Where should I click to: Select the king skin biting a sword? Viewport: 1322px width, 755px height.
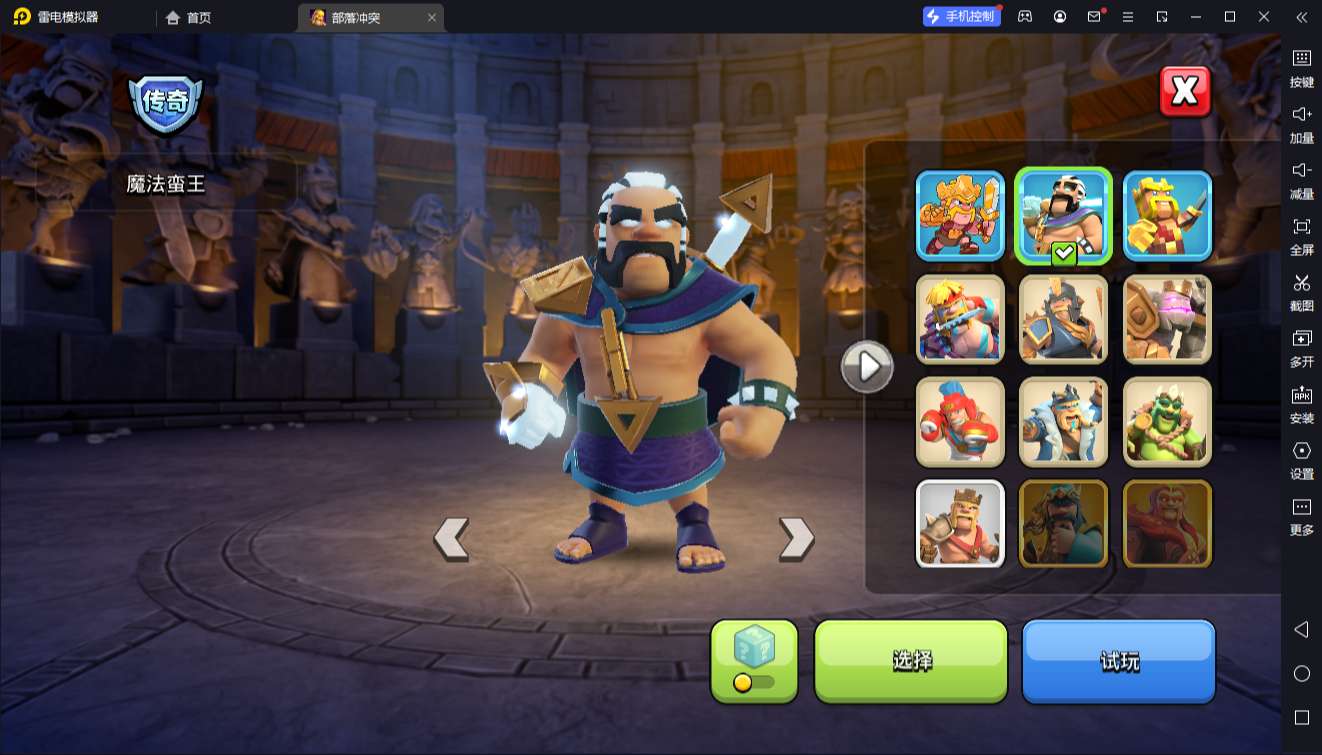point(960,319)
